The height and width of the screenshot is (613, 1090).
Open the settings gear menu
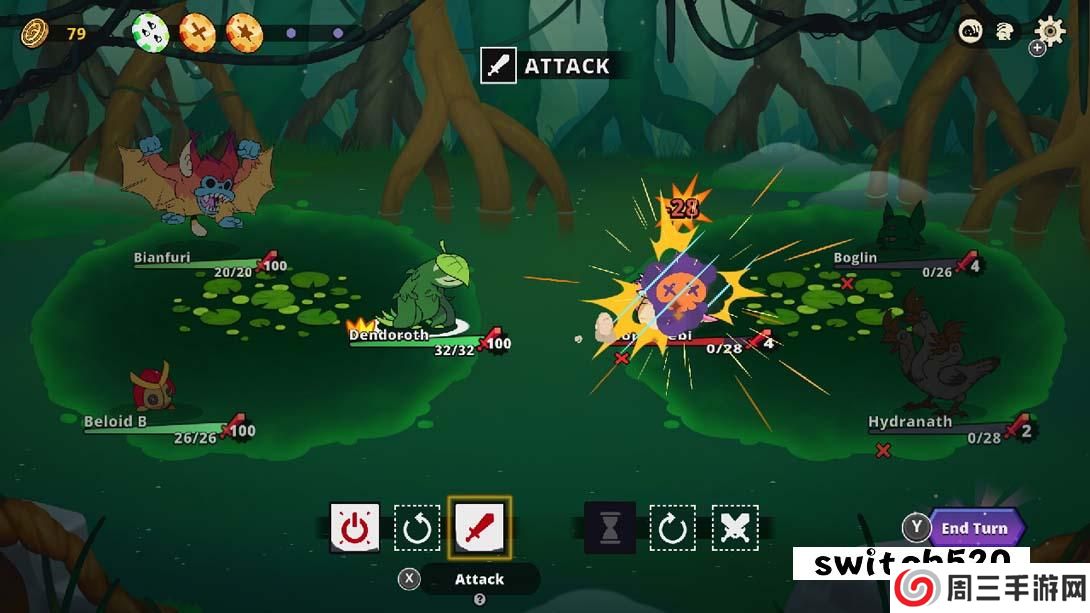(x=1050, y=31)
